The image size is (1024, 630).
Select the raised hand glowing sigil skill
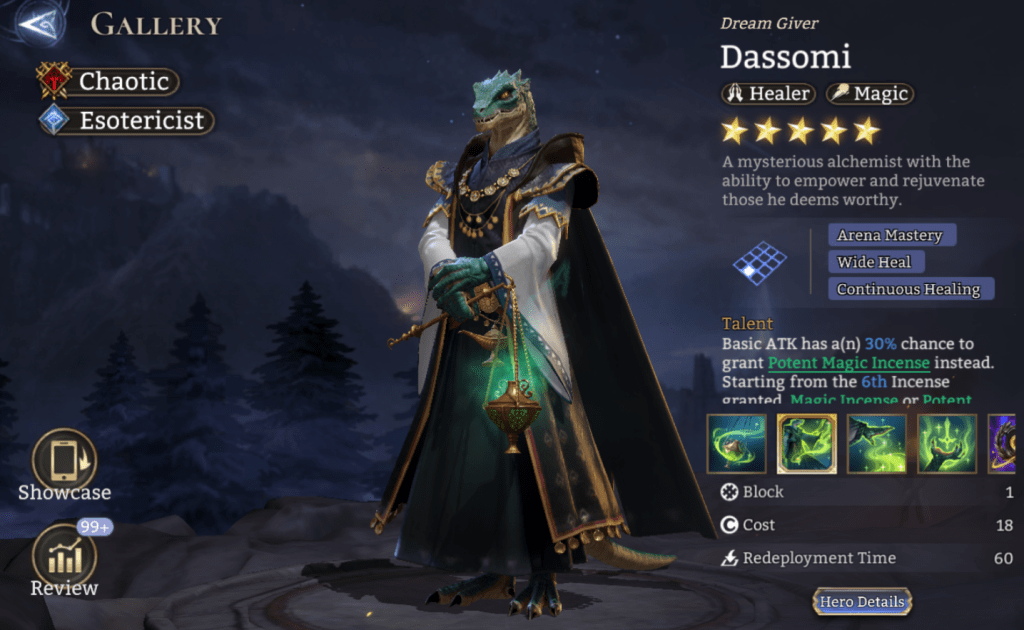(x=947, y=444)
